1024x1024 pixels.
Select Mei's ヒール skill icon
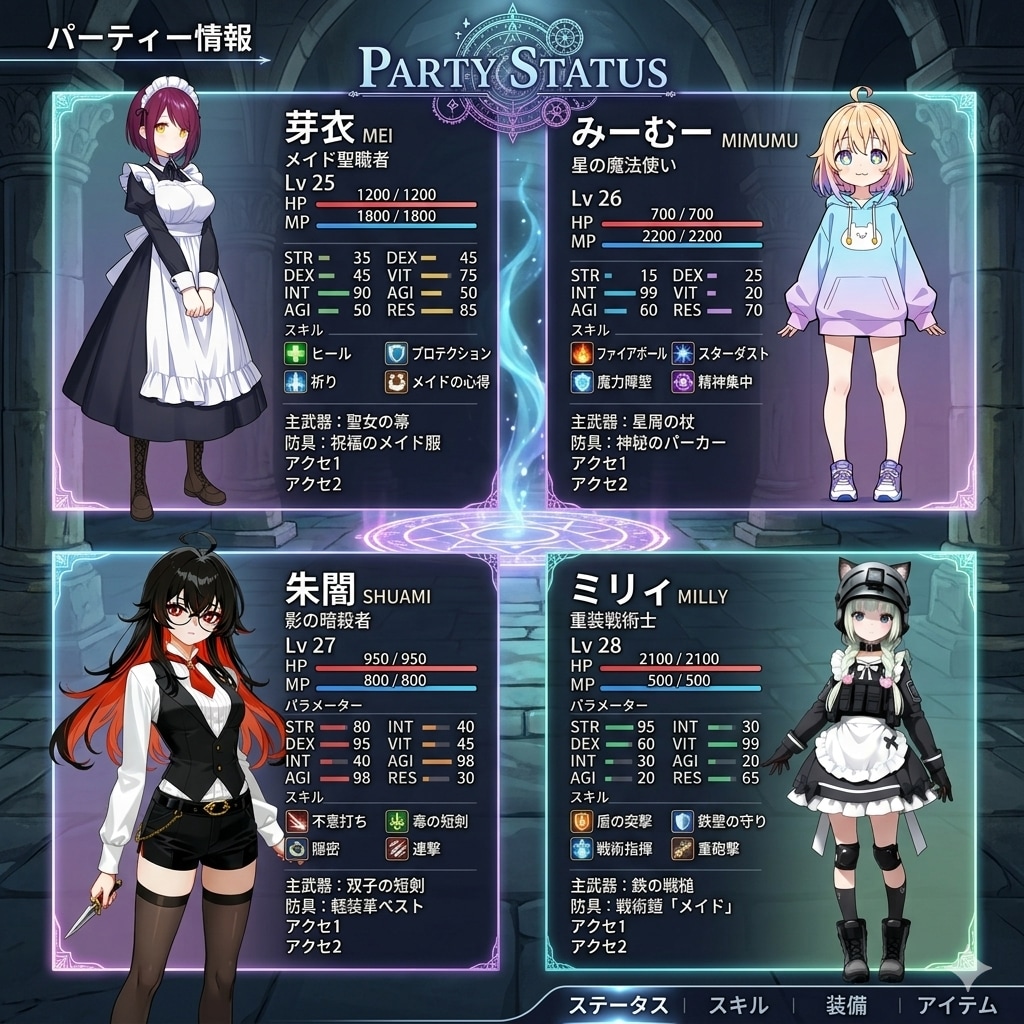click(x=295, y=354)
